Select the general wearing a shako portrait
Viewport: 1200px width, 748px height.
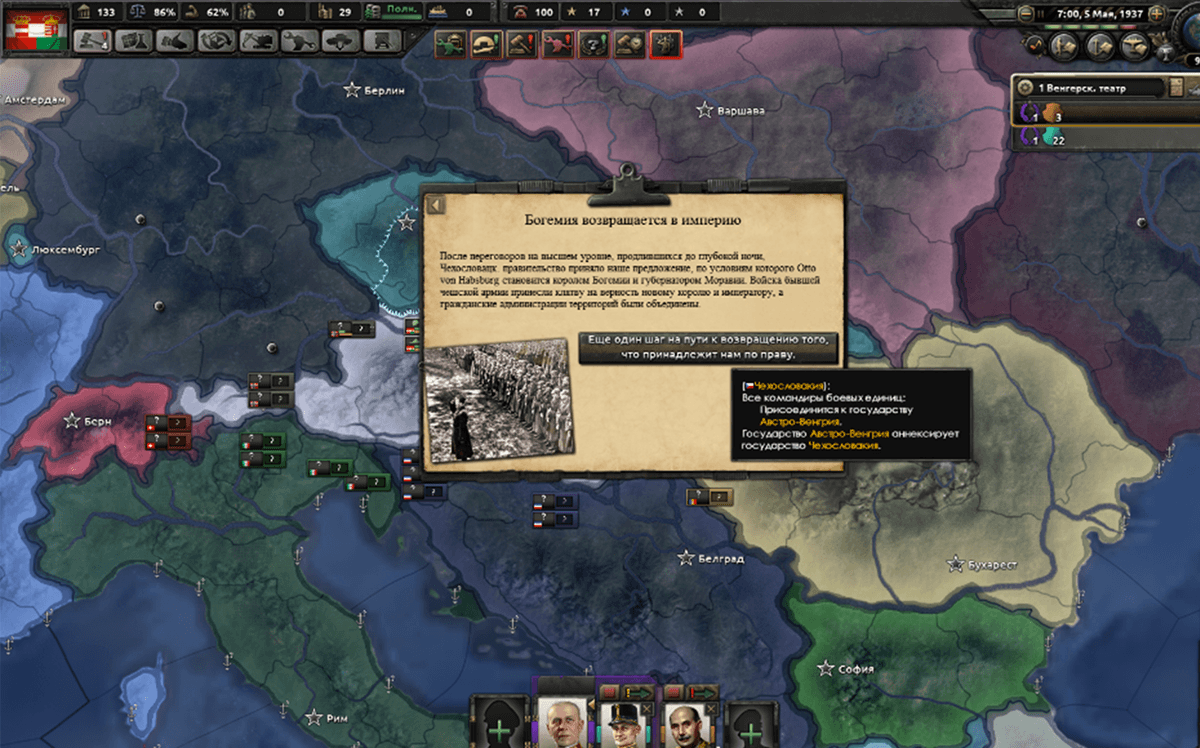[x=624, y=724]
